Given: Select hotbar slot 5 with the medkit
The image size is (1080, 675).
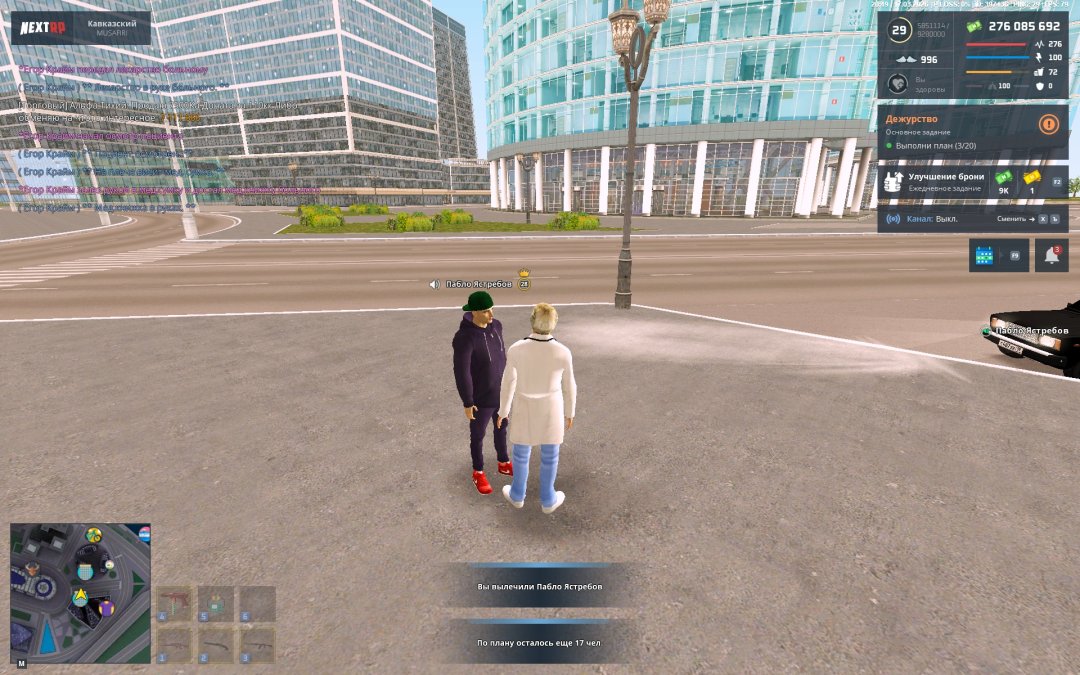Looking at the screenshot, I should click(216, 603).
